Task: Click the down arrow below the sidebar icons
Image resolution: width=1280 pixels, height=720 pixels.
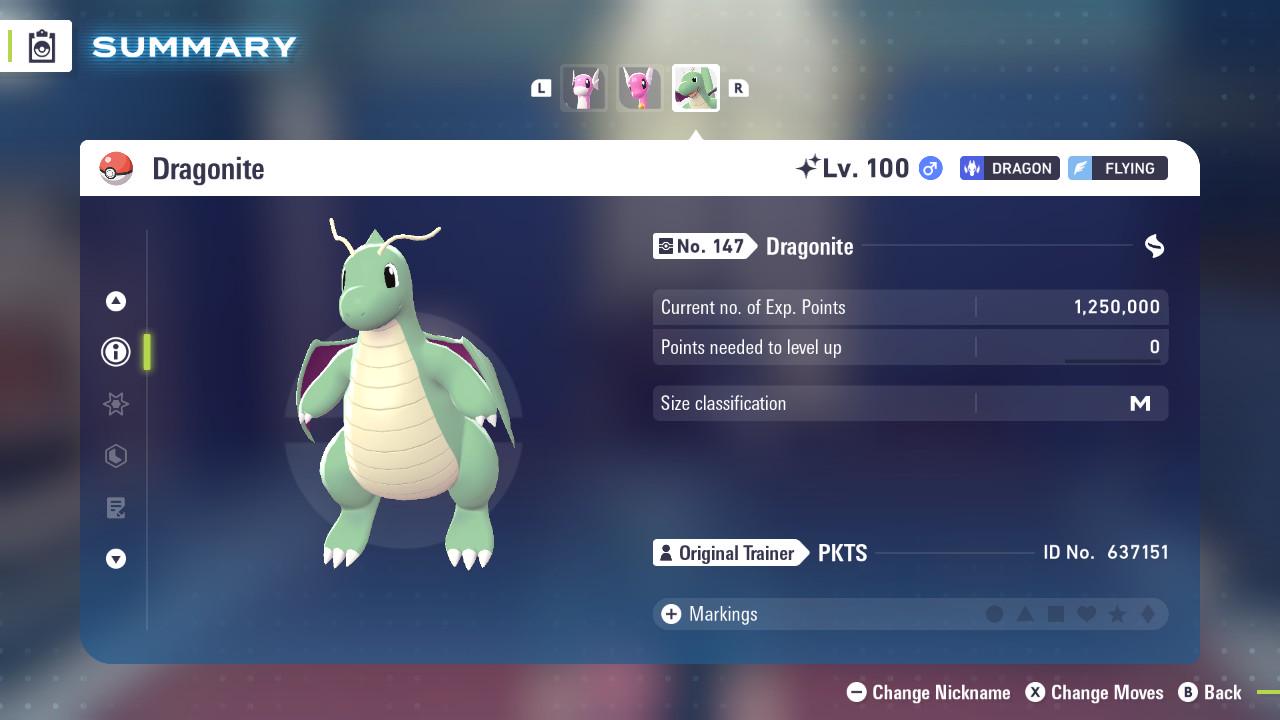Action: tap(115, 560)
